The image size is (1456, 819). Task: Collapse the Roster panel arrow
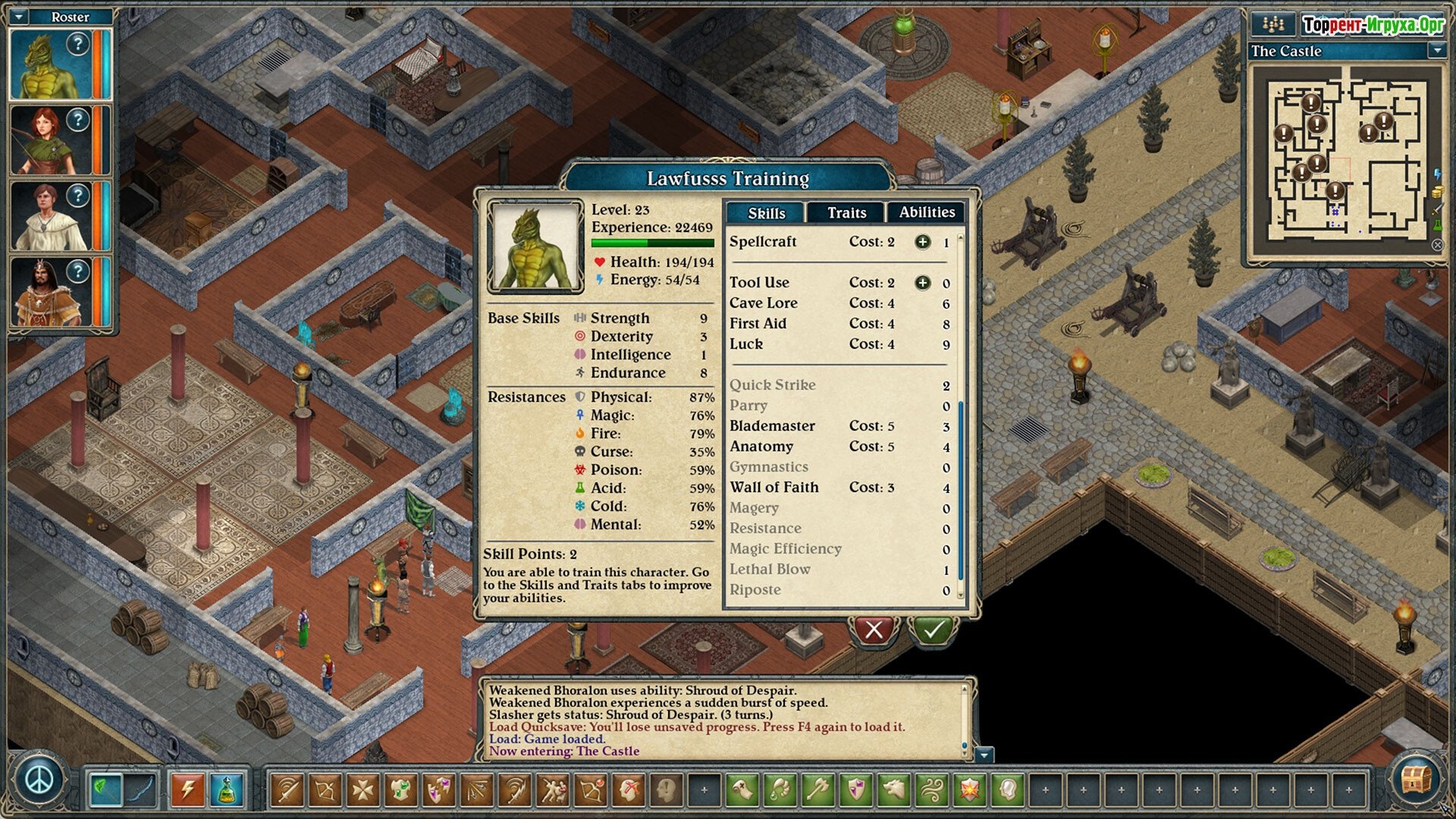pos(20,16)
